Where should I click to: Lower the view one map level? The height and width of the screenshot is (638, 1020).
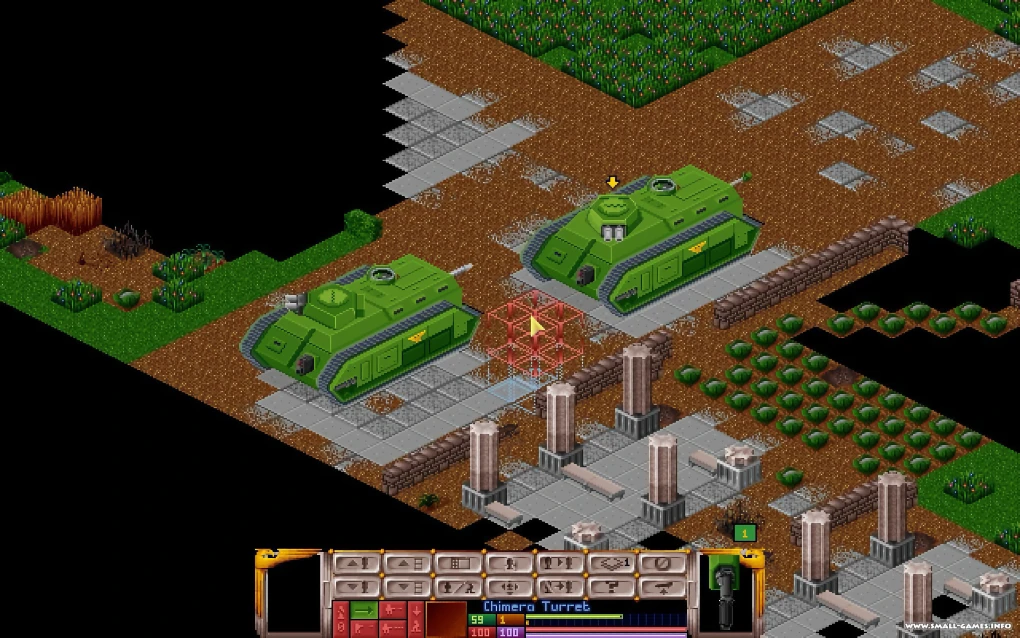407,587
